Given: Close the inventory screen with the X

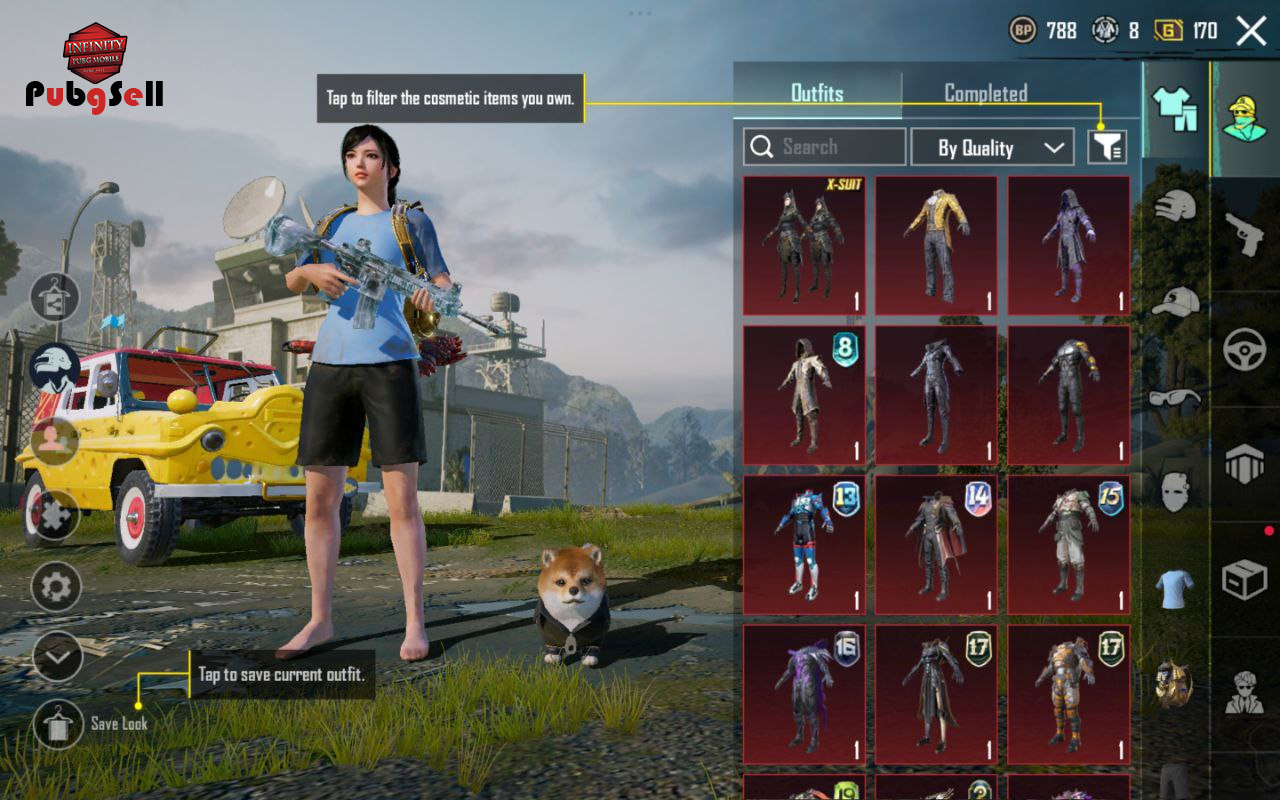Looking at the screenshot, I should point(1251,31).
